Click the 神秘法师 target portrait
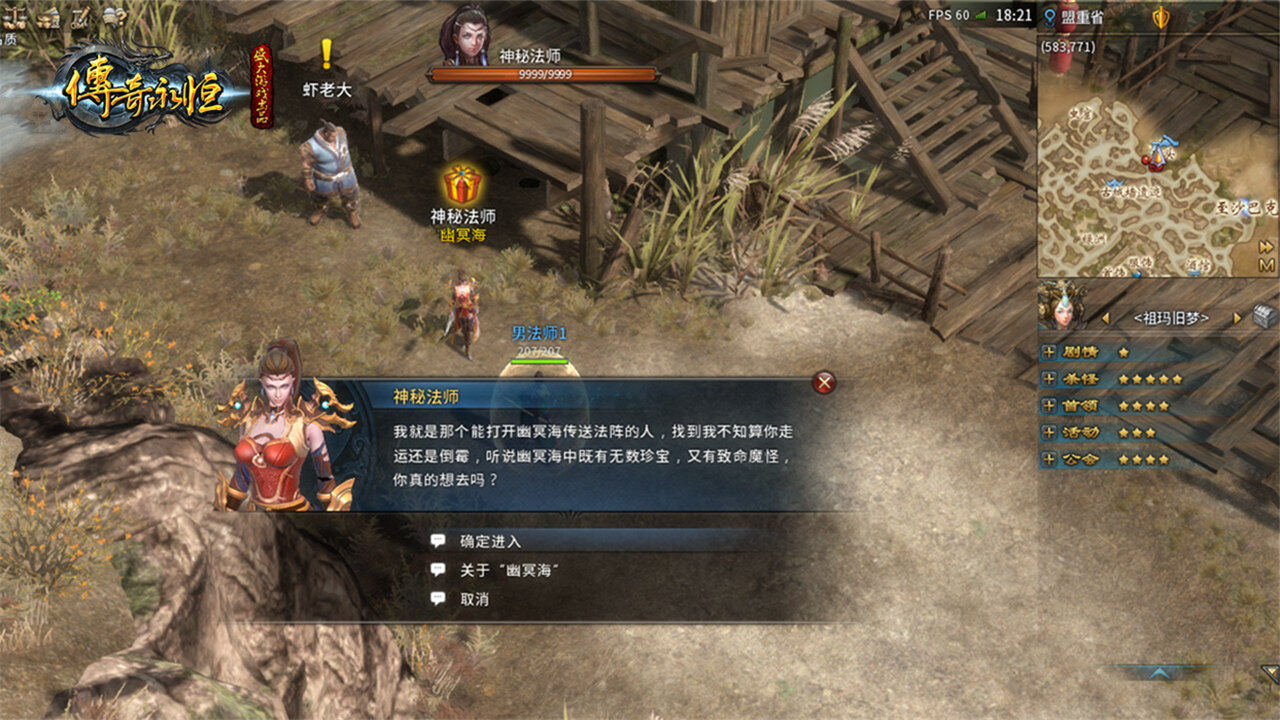The image size is (1280, 720). pos(464,32)
